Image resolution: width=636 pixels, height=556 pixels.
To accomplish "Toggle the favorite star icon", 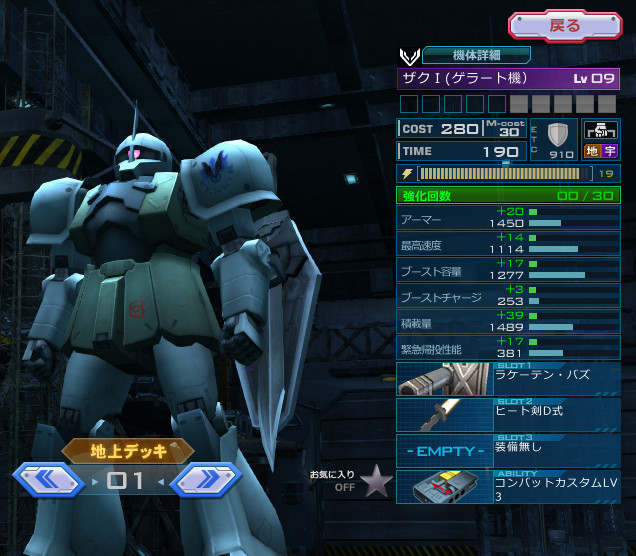I will [x=376, y=482].
